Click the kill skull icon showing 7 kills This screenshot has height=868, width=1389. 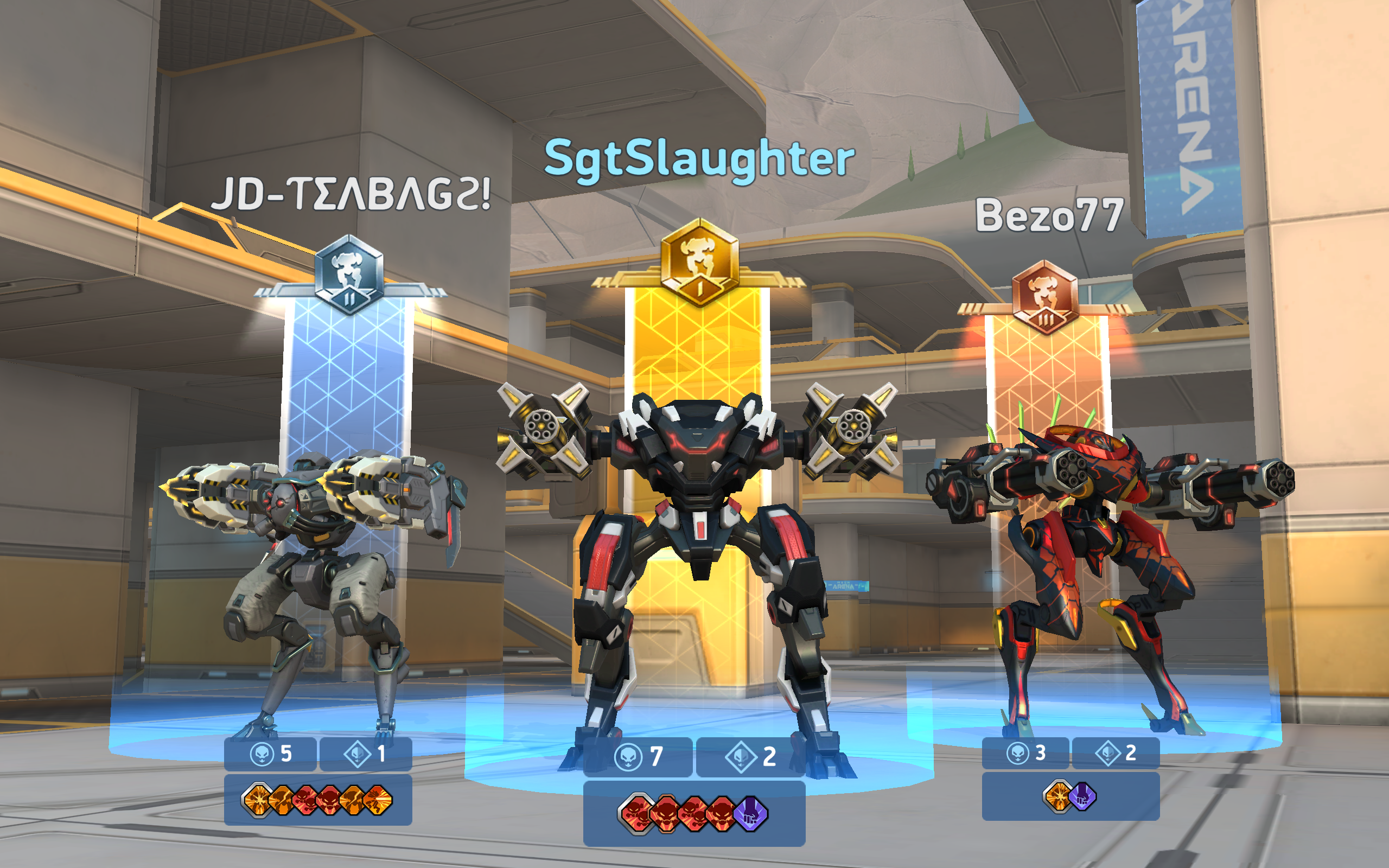tap(629, 757)
